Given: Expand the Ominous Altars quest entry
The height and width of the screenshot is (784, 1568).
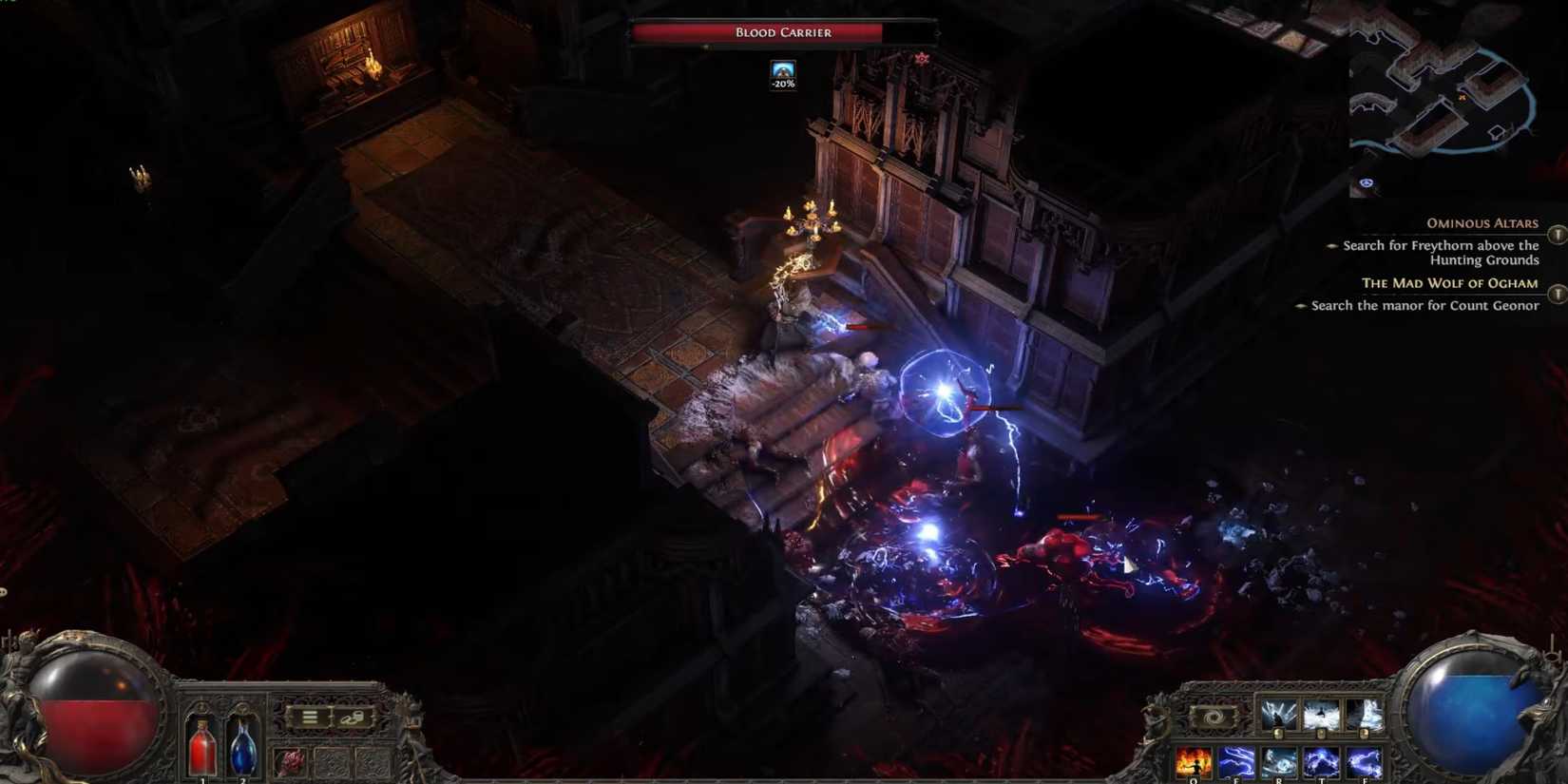Looking at the screenshot, I should 1482,222.
